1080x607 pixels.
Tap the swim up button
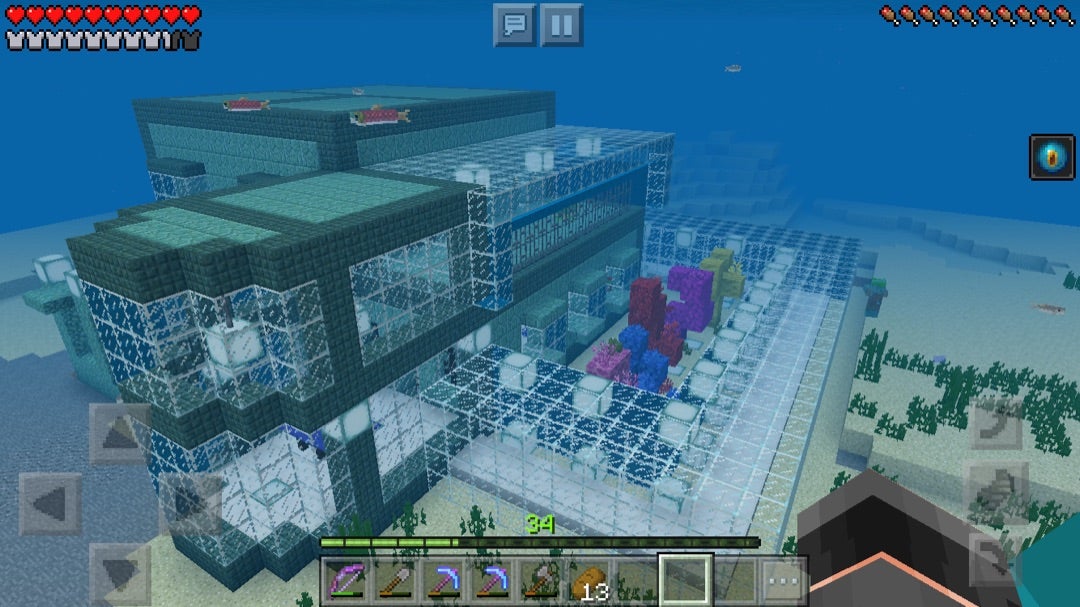tap(996, 424)
